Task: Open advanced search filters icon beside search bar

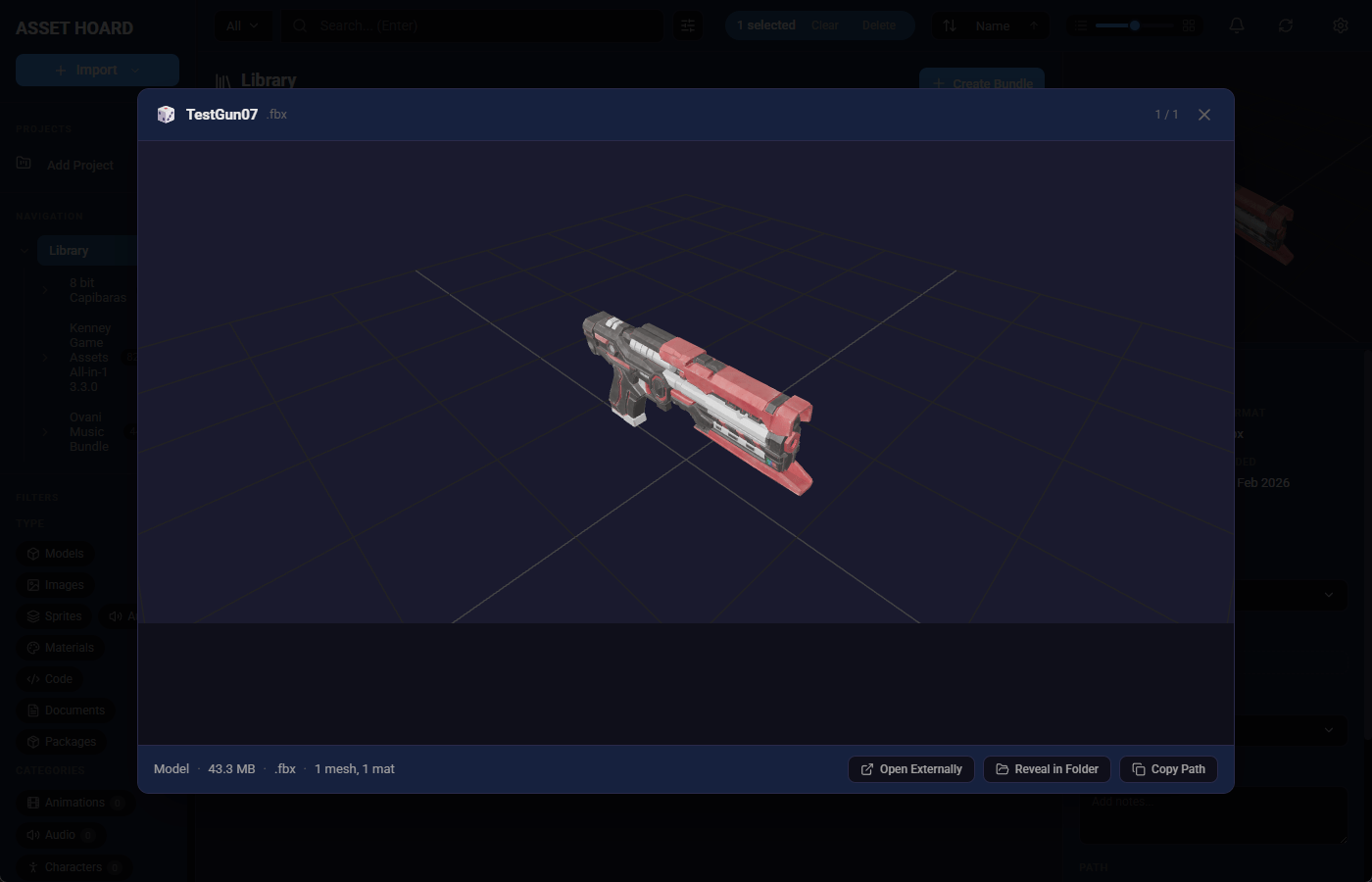Action: (688, 25)
